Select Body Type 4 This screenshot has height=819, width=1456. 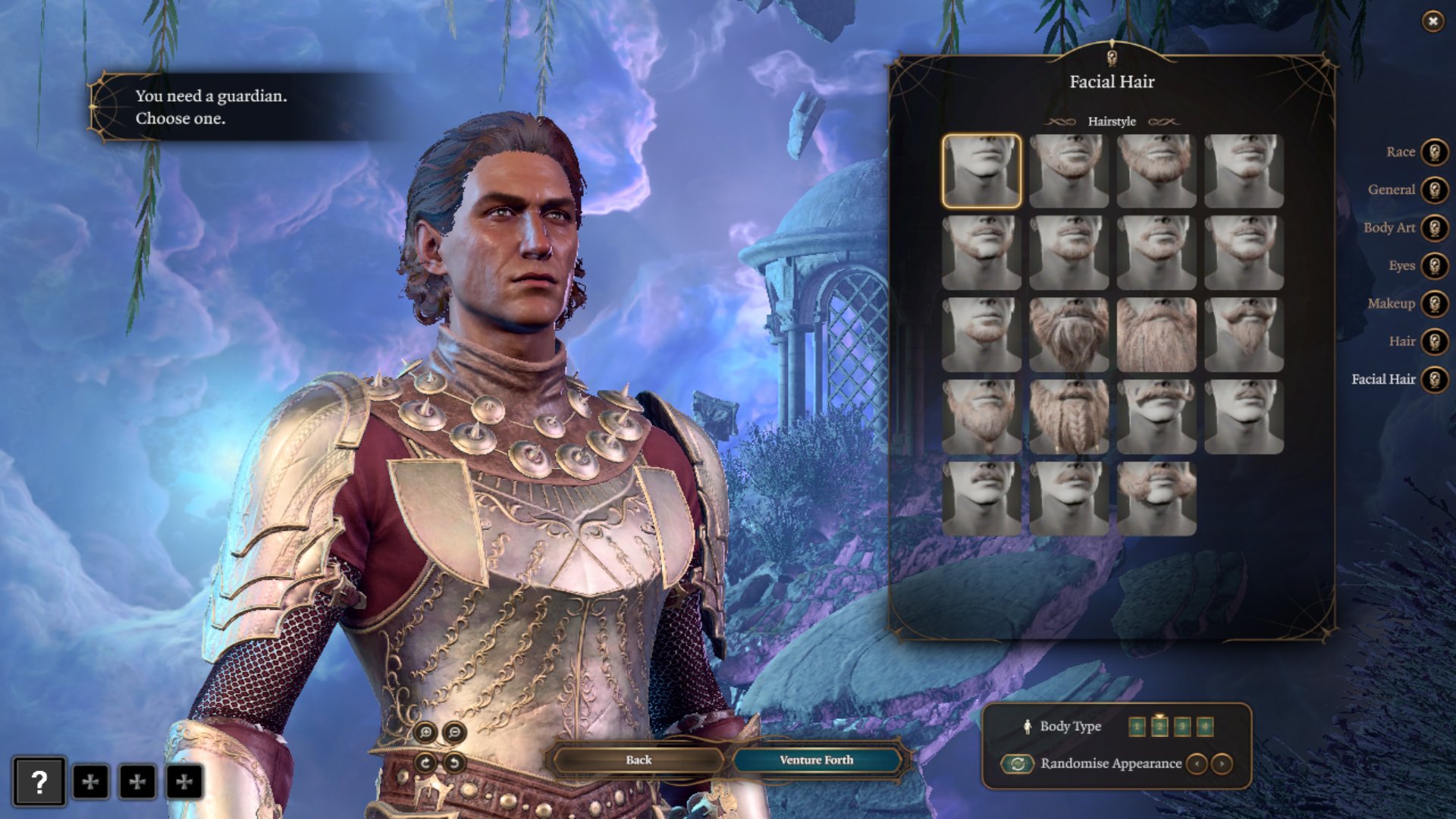[1203, 726]
